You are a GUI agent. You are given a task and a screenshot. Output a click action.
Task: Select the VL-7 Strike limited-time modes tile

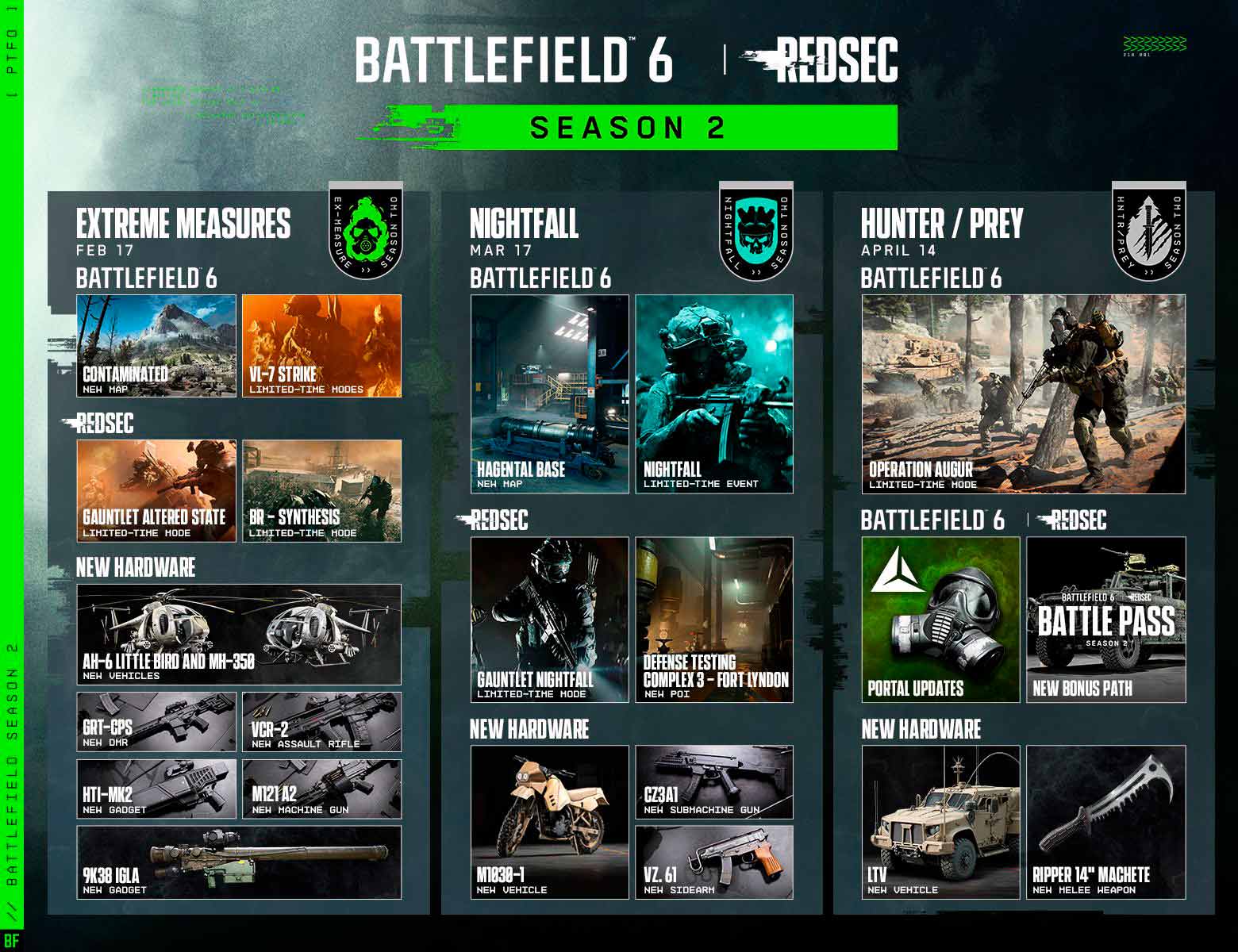click(x=321, y=346)
